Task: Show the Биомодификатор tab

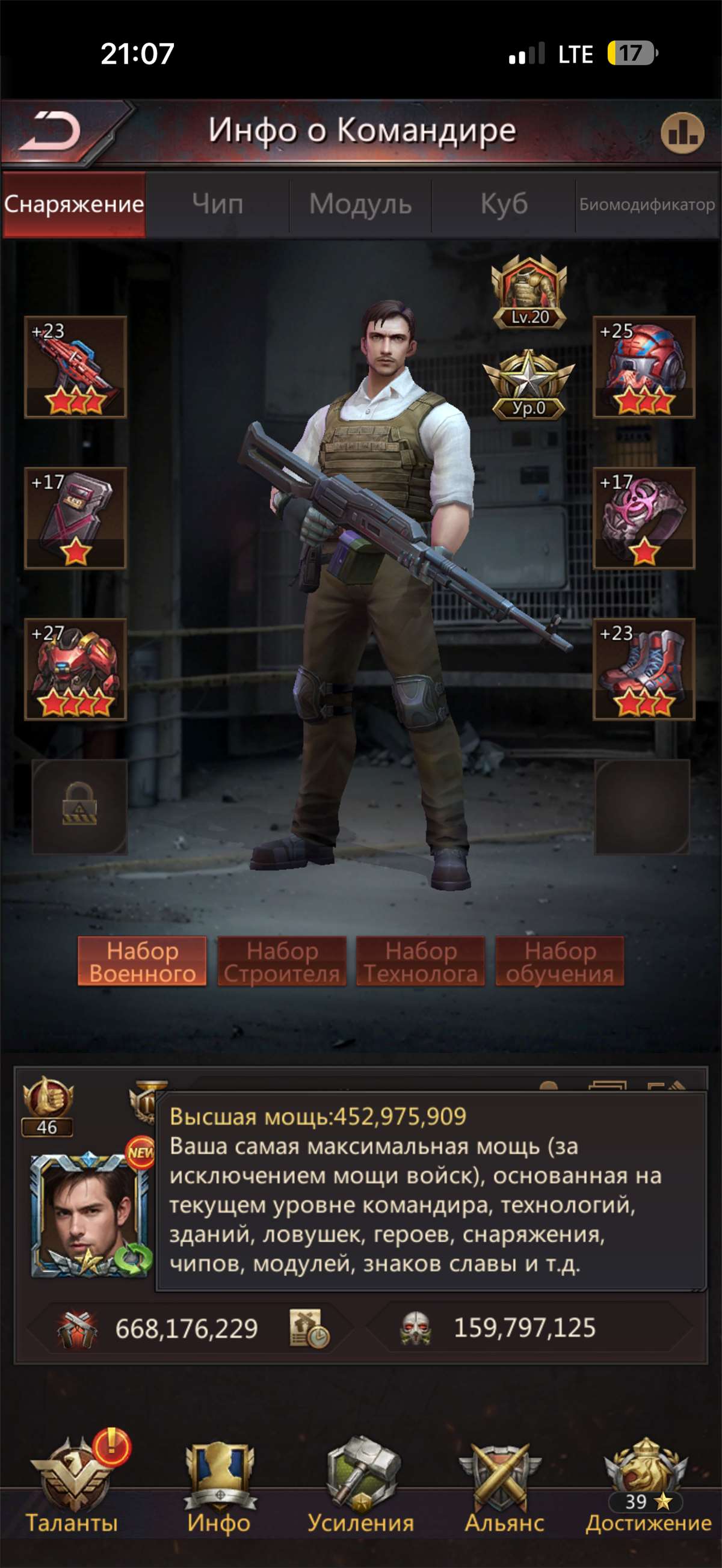Action: (x=647, y=204)
